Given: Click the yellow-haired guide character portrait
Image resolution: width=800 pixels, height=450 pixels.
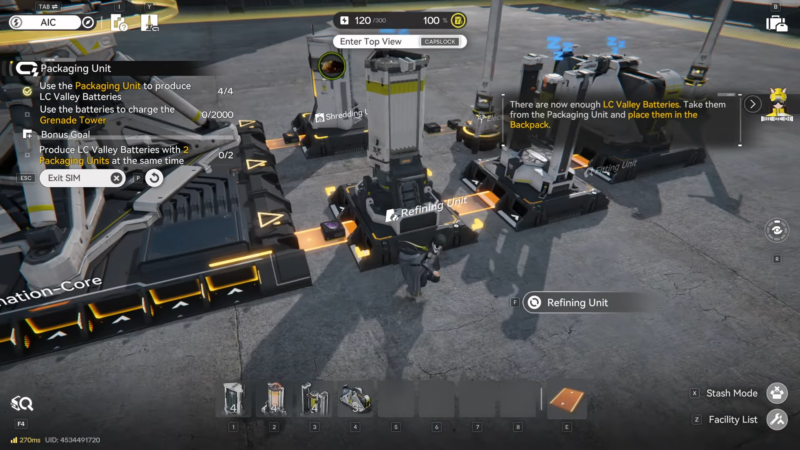Looking at the screenshot, I should click(x=777, y=104).
